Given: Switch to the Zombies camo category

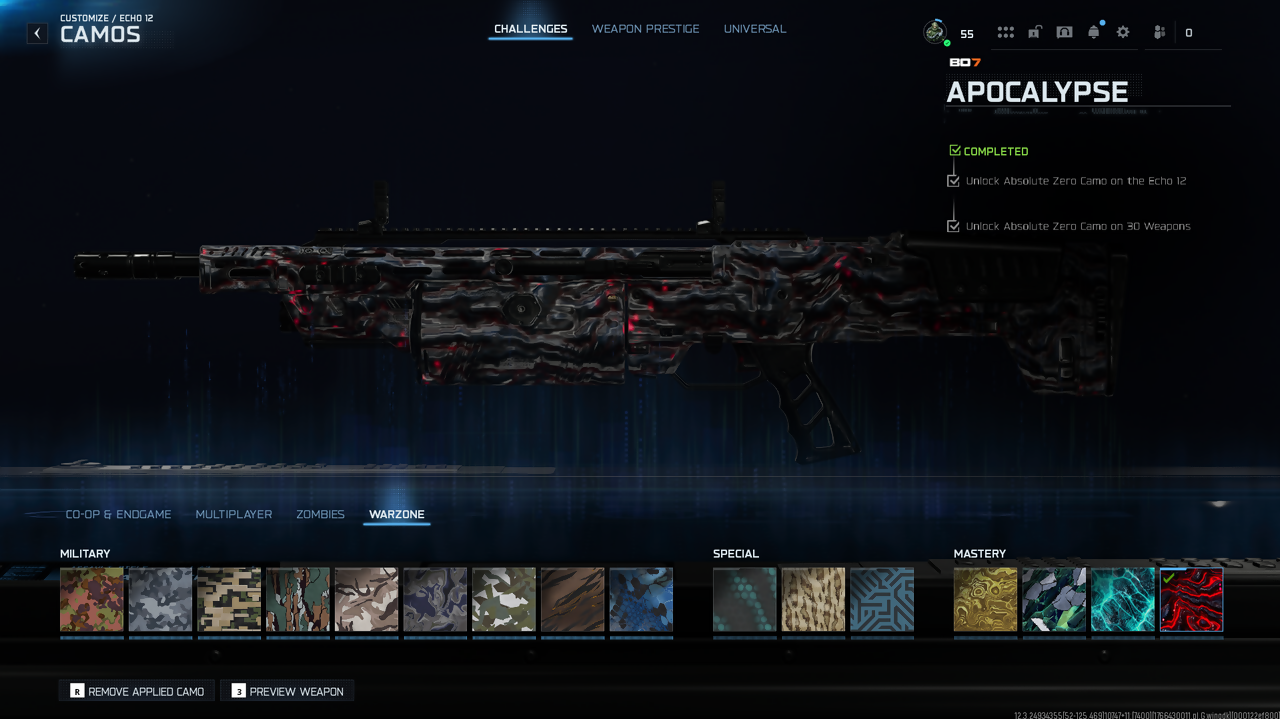Looking at the screenshot, I should 320,514.
